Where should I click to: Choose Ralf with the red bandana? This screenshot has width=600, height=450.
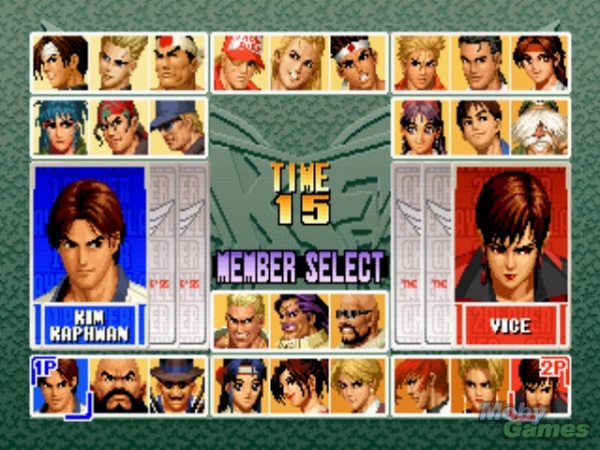120,127
